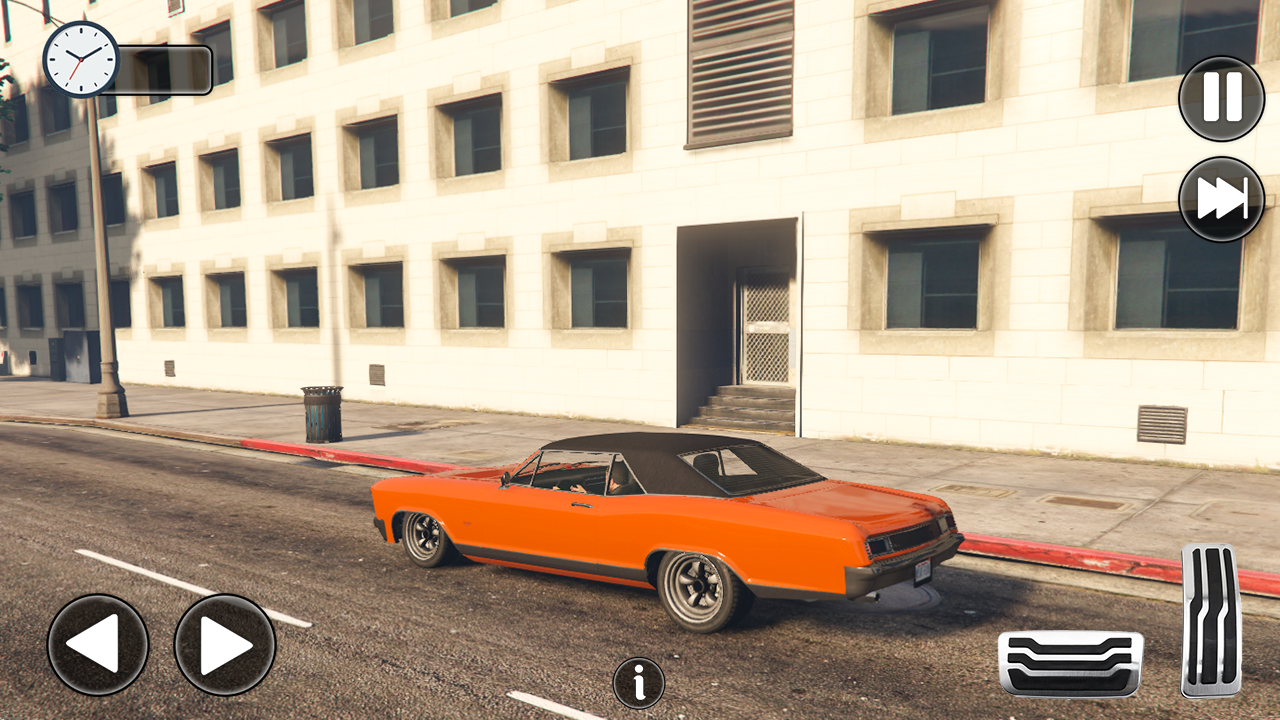This screenshot has height=720, width=1280.
Task: Steer right with the right arrow
Action: (225, 645)
